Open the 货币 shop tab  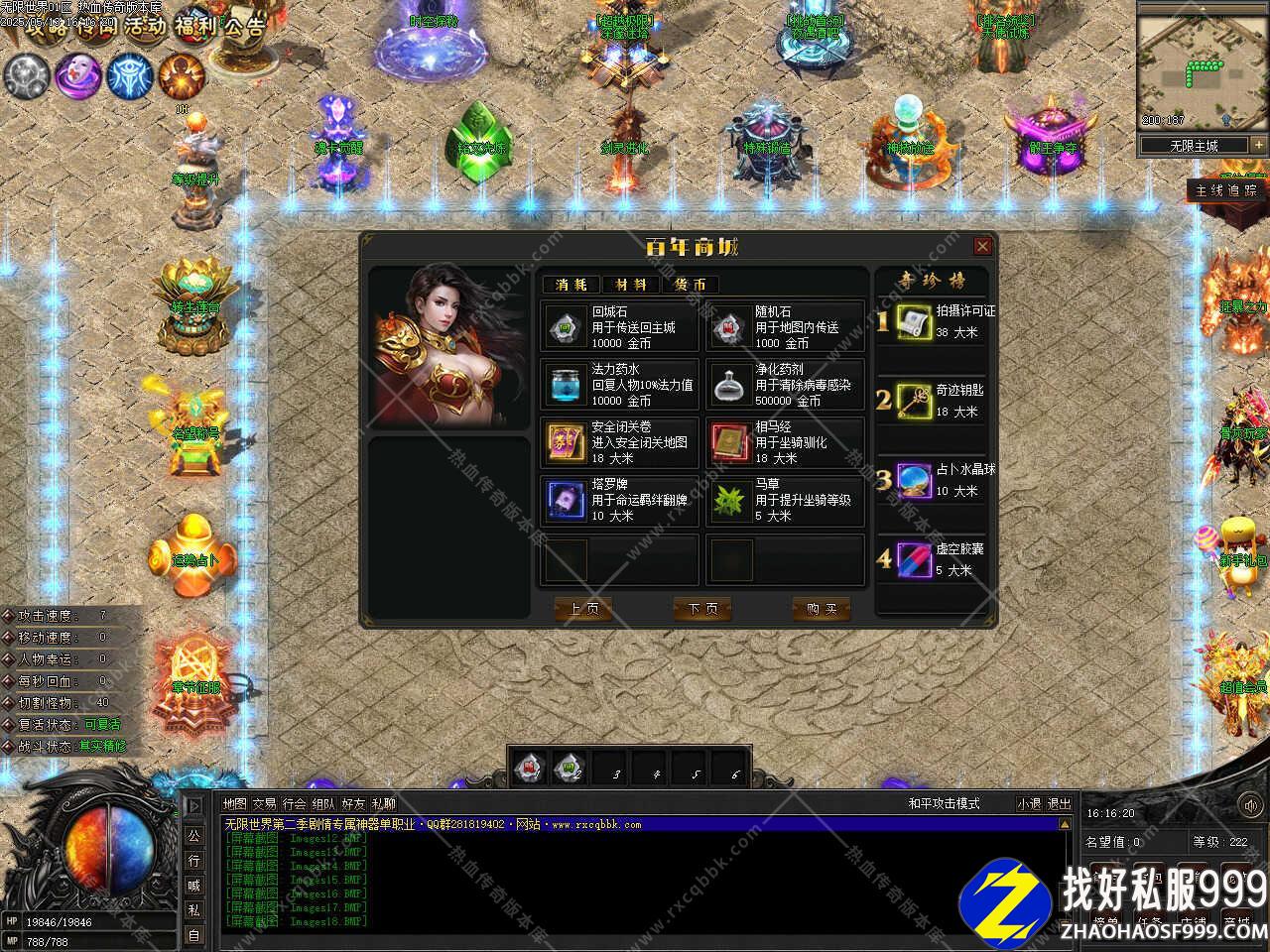(x=690, y=285)
